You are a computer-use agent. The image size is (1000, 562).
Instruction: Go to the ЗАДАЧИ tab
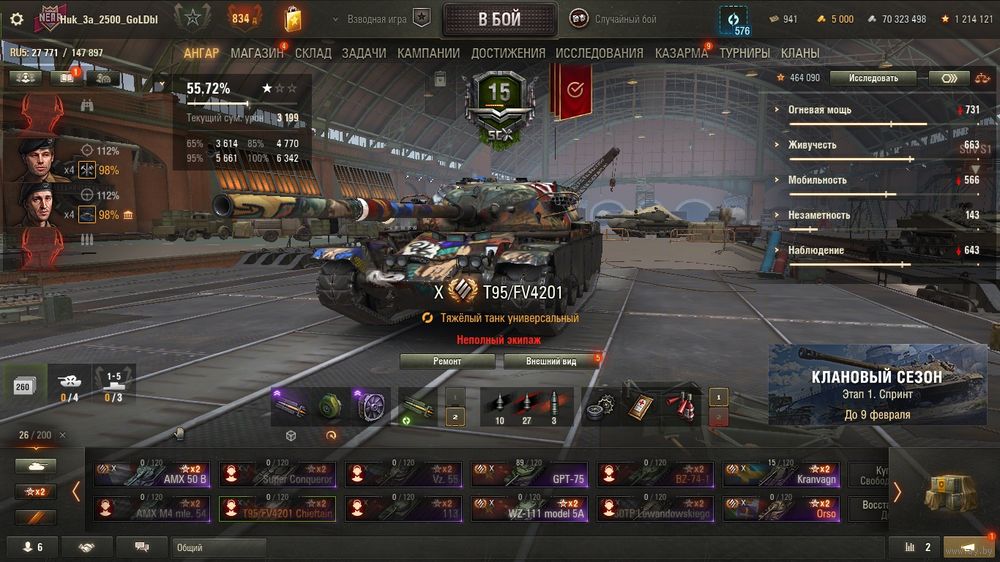coord(363,53)
